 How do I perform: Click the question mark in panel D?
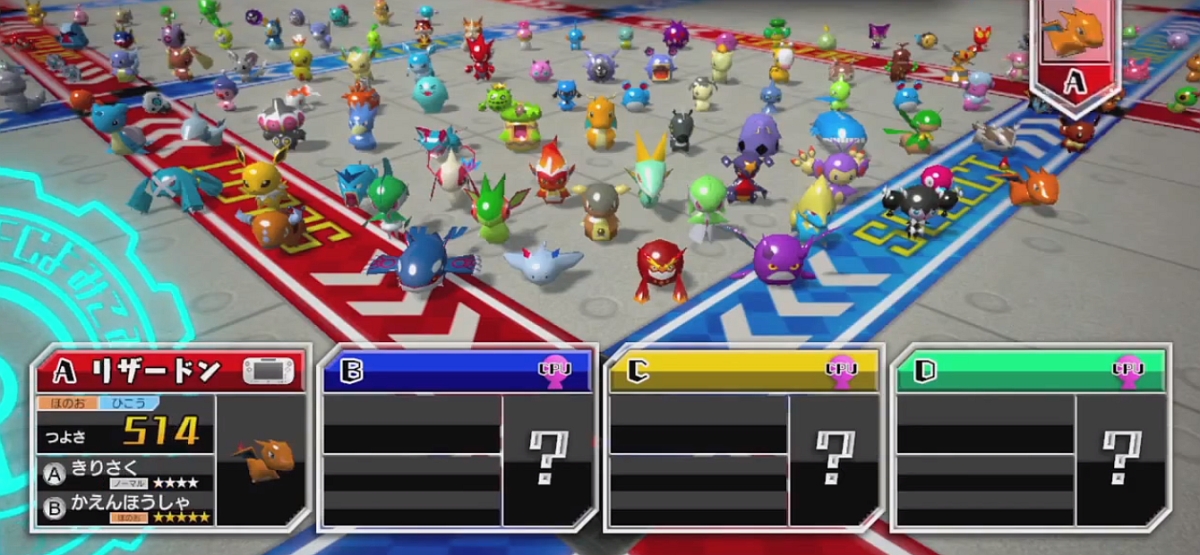pos(1121,459)
